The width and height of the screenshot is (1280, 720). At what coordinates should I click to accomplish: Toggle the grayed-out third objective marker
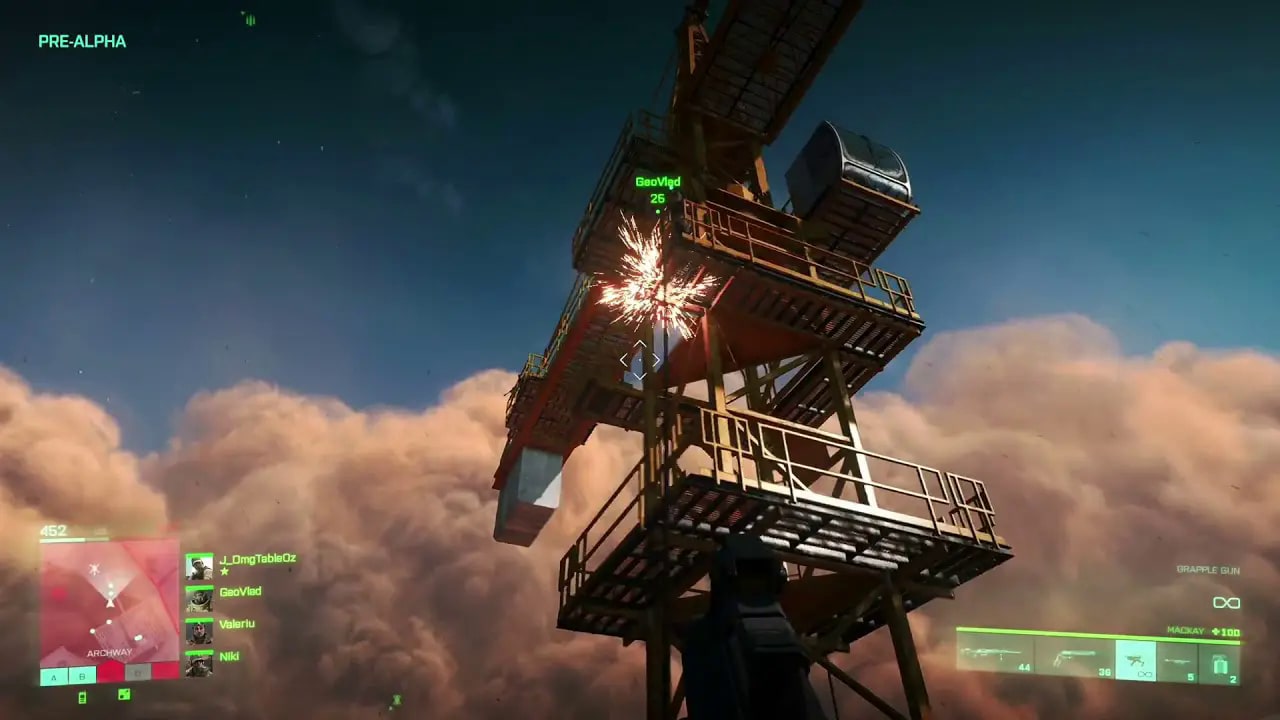(139, 671)
